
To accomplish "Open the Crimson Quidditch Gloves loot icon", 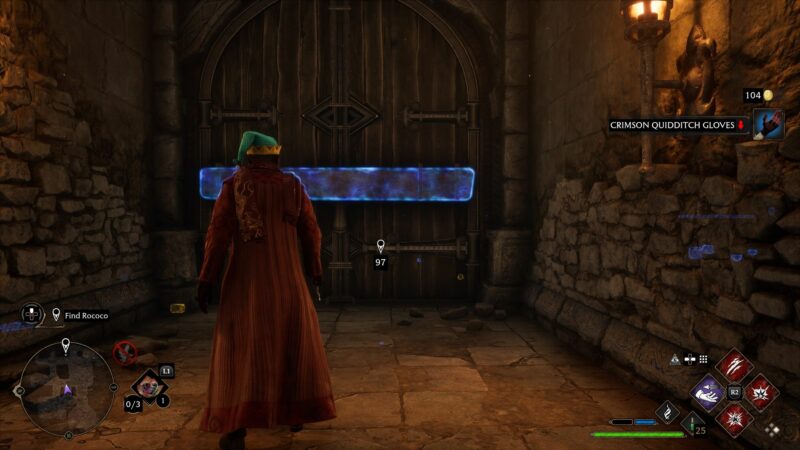I will coord(769,124).
